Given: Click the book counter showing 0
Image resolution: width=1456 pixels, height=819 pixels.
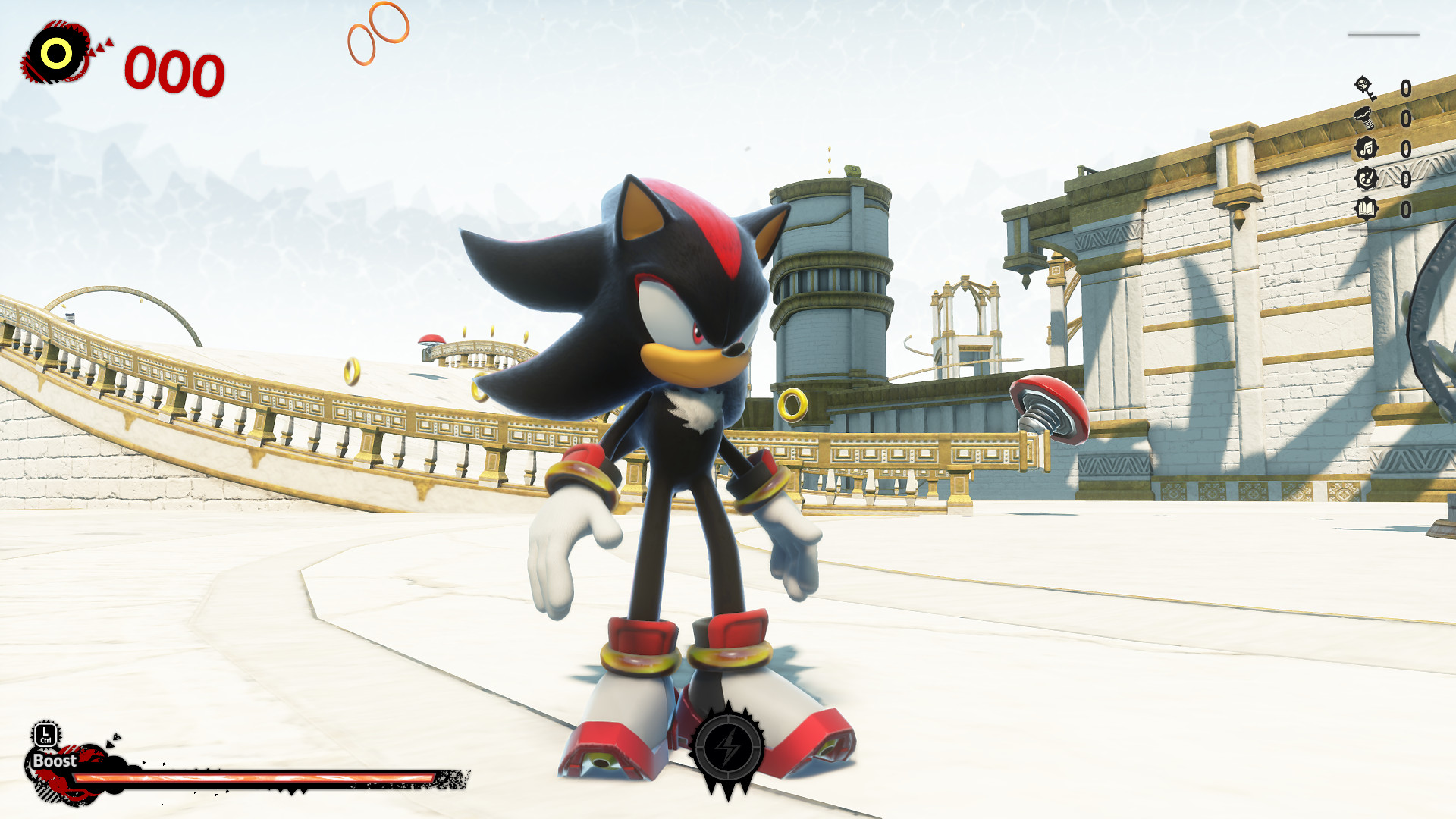Looking at the screenshot, I should pyautogui.click(x=1407, y=209).
